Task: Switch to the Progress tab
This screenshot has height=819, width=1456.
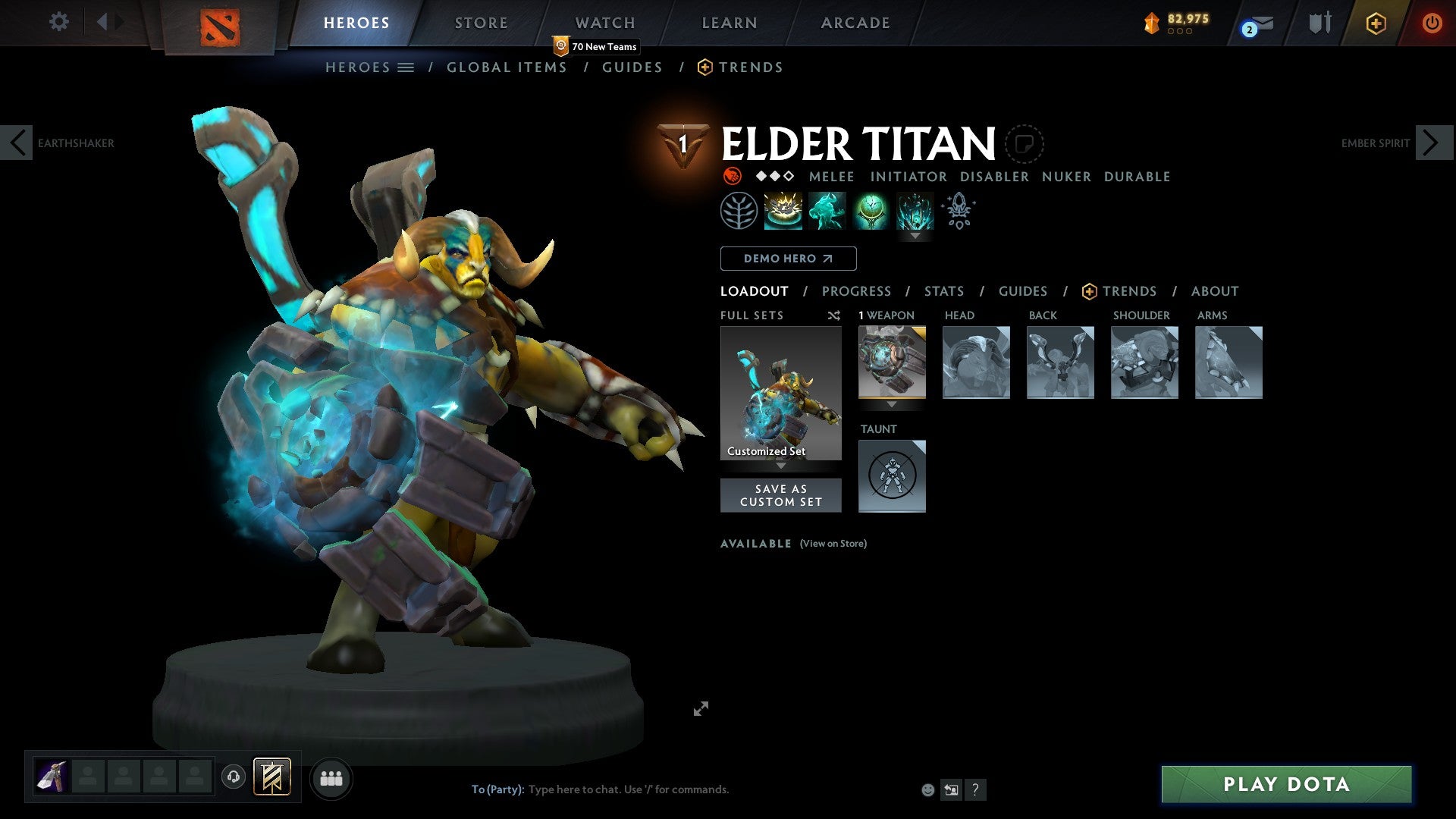Action: click(x=857, y=291)
